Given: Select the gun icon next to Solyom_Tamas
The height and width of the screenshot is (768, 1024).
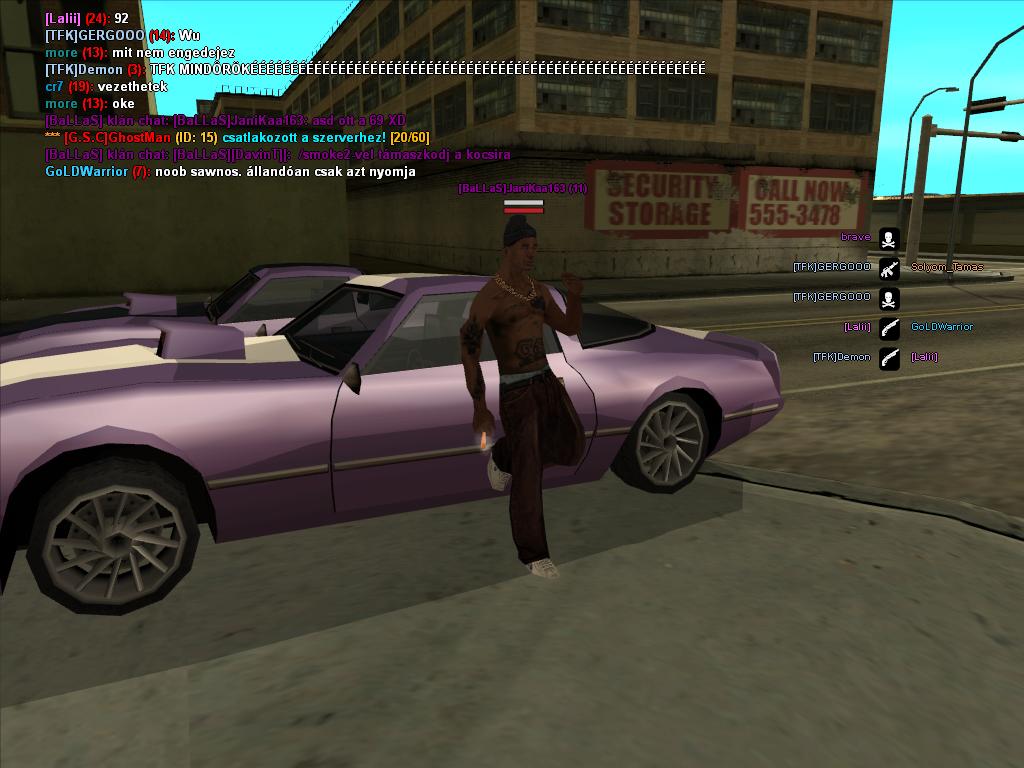Looking at the screenshot, I should (x=888, y=268).
